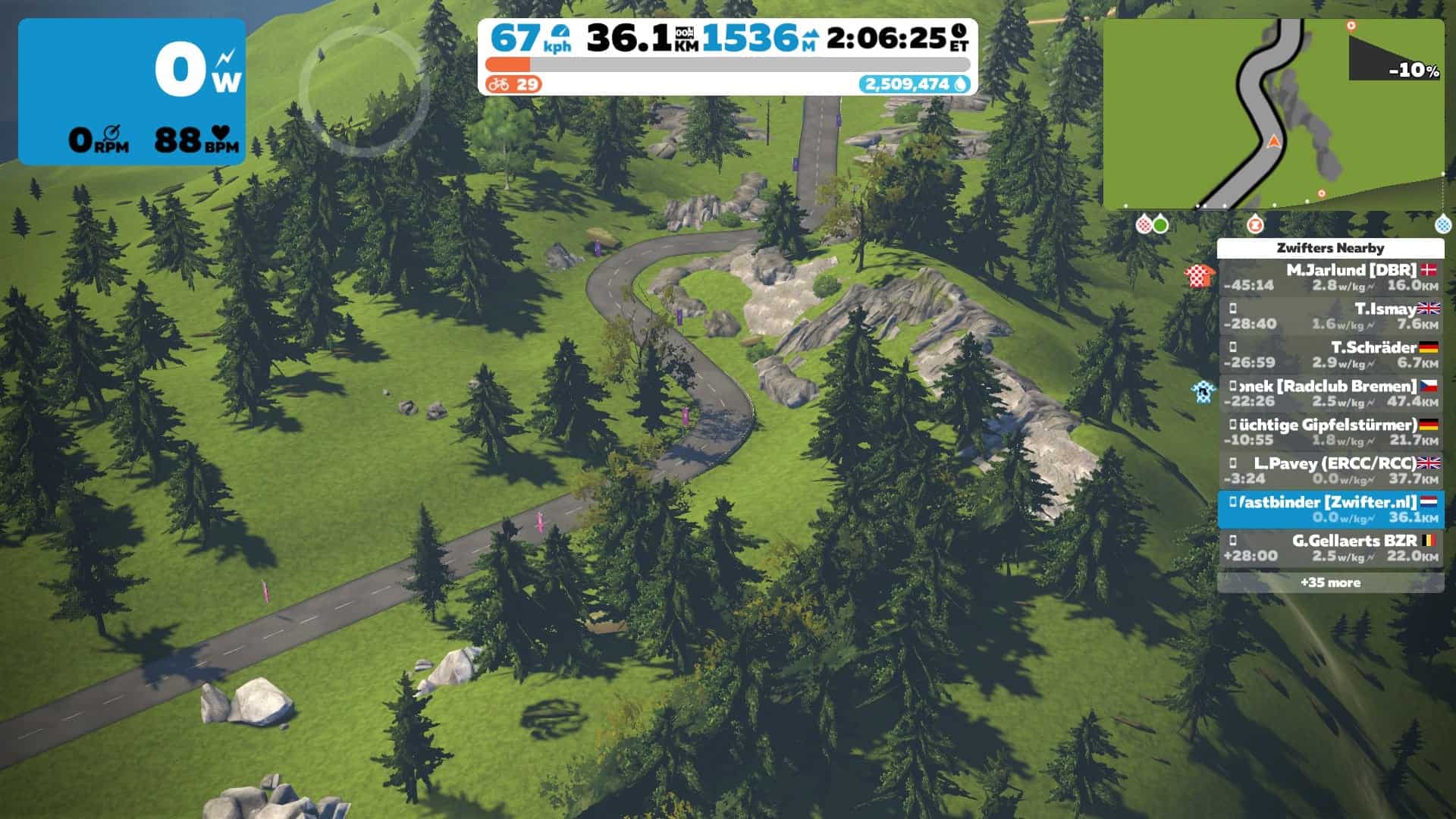Open the blue power and heart-rate panel
The width and height of the screenshot is (1456, 819).
(x=132, y=92)
